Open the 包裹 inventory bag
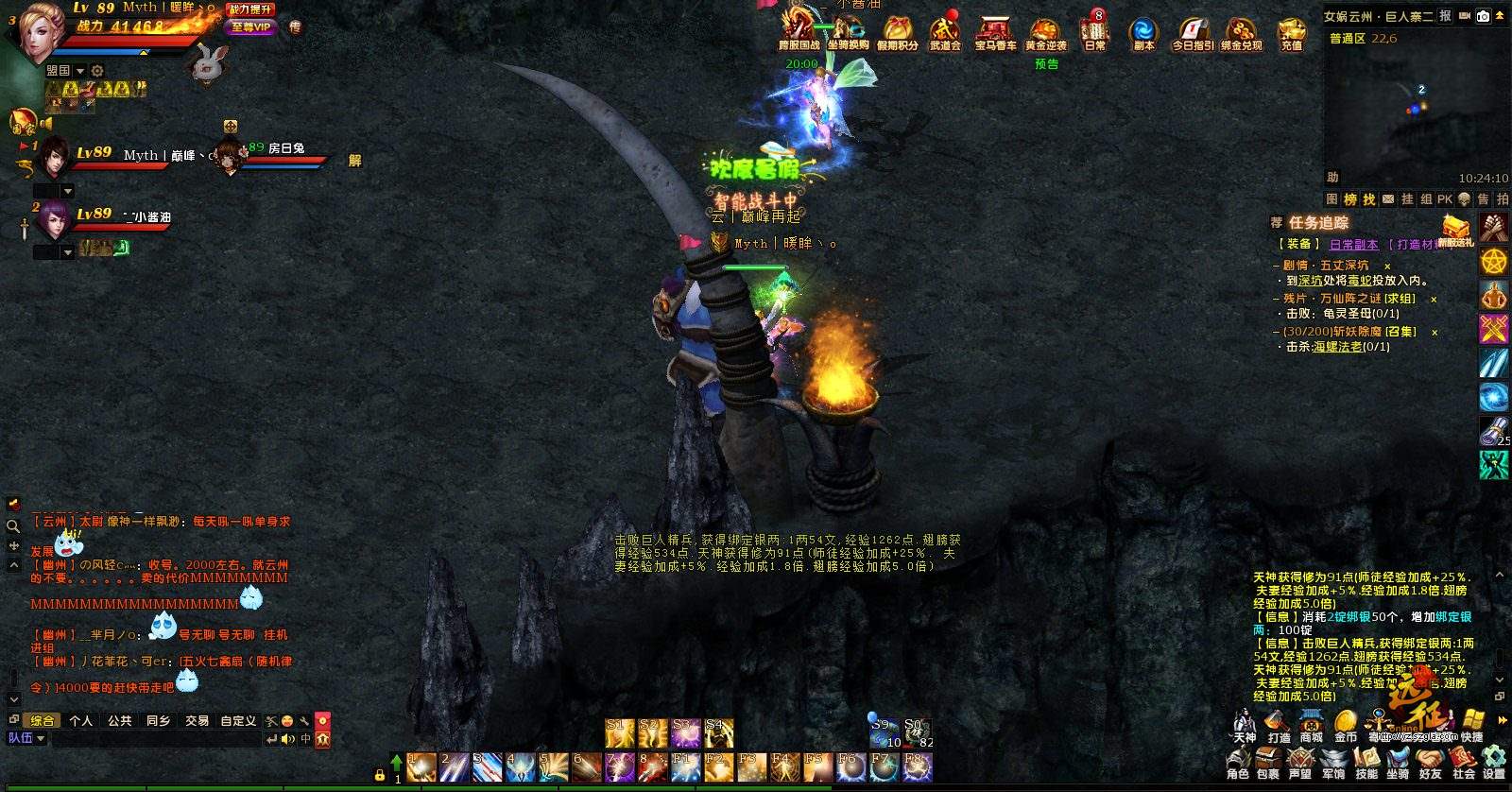1512x792 pixels. [1268, 762]
